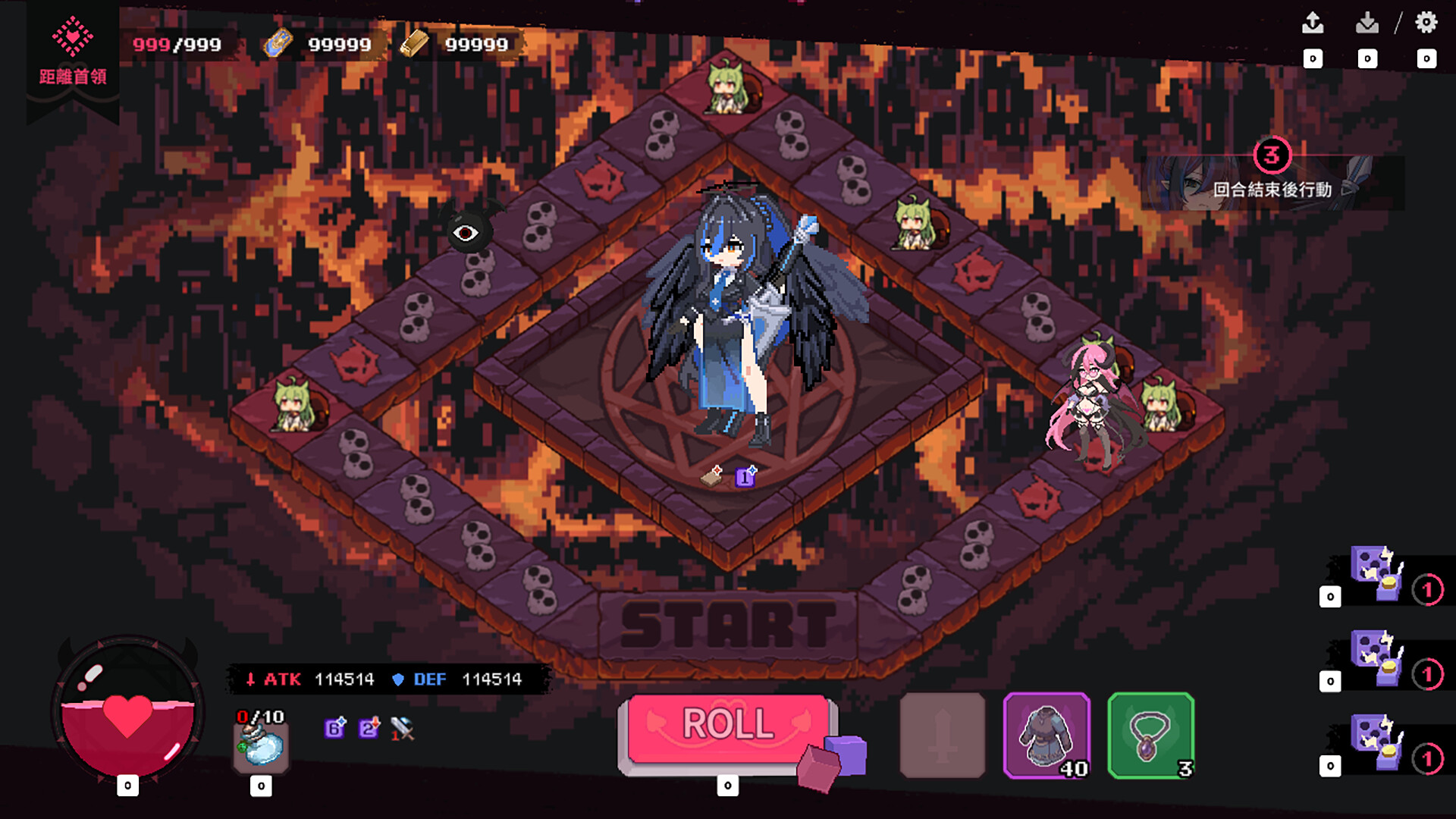
Task: Click the gold bar currency icon
Action: [413, 43]
